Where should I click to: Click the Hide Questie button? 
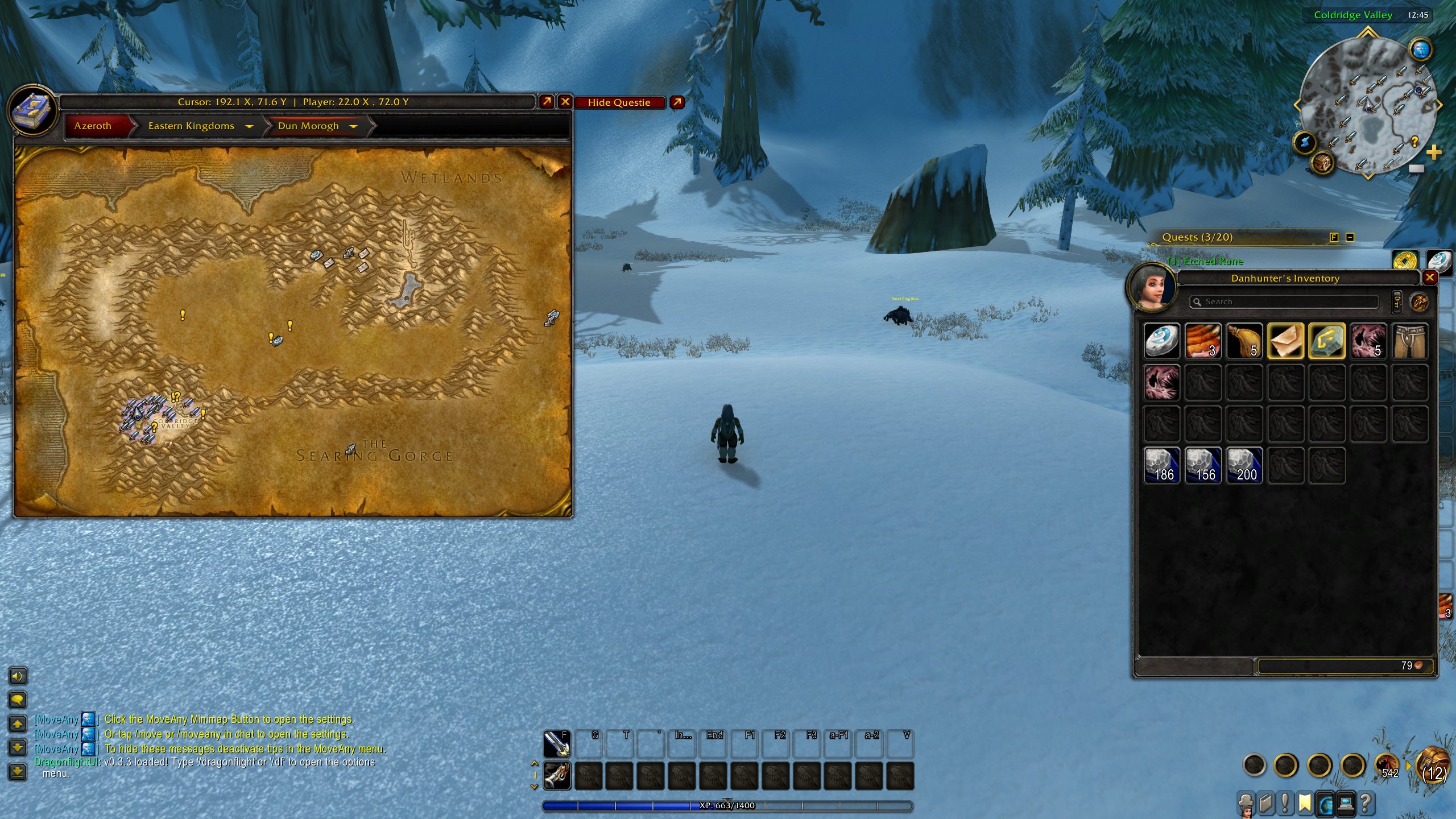[619, 103]
